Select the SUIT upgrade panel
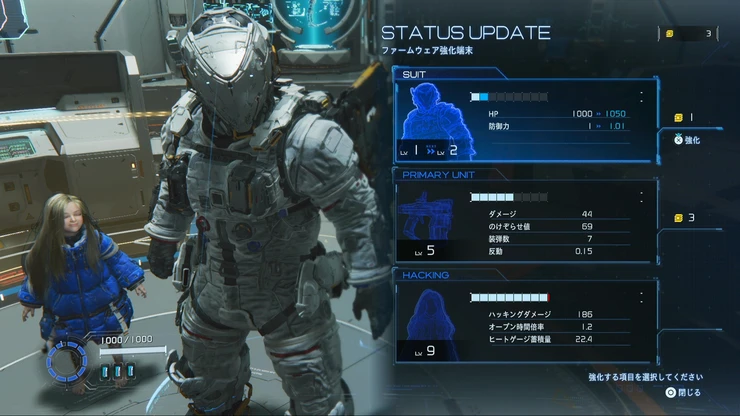The image size is (740, 416). [526, 121]
